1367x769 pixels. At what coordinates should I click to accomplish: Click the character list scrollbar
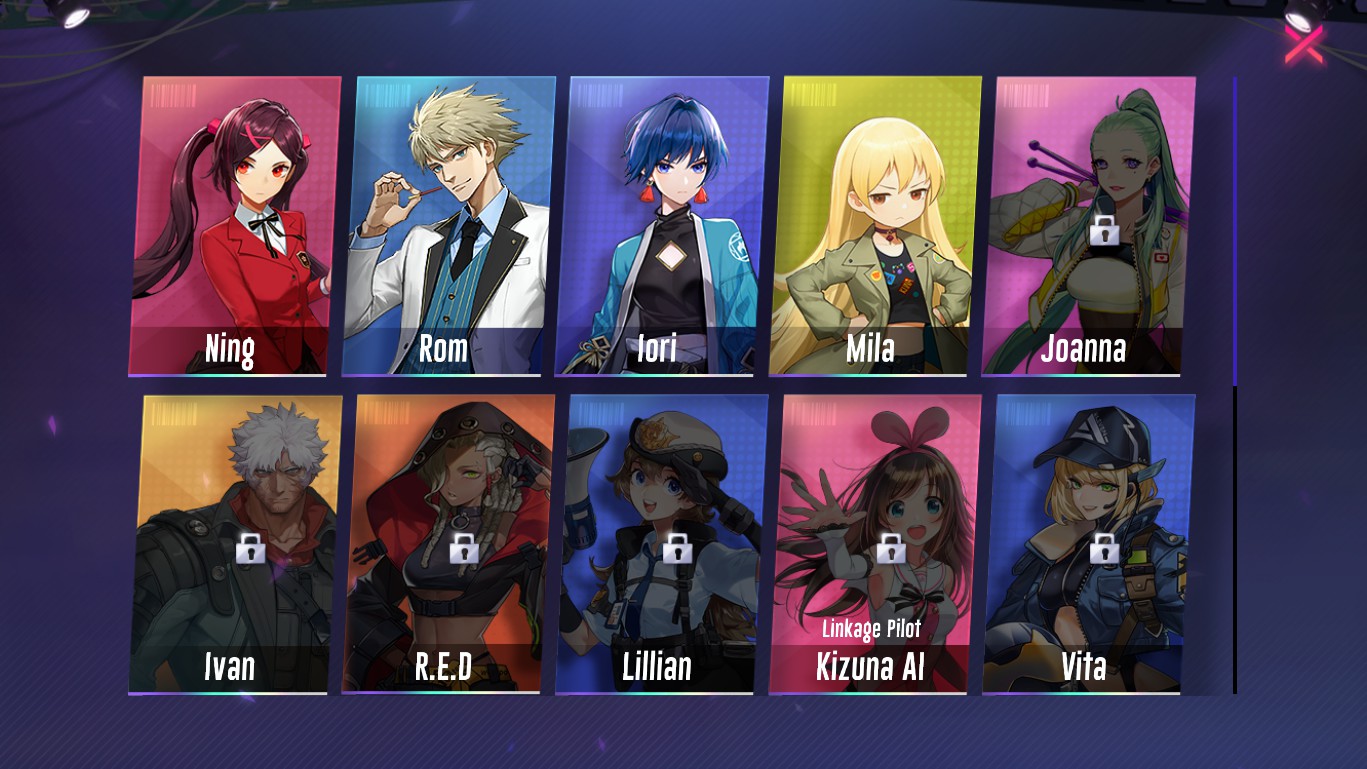point(1235,232)
